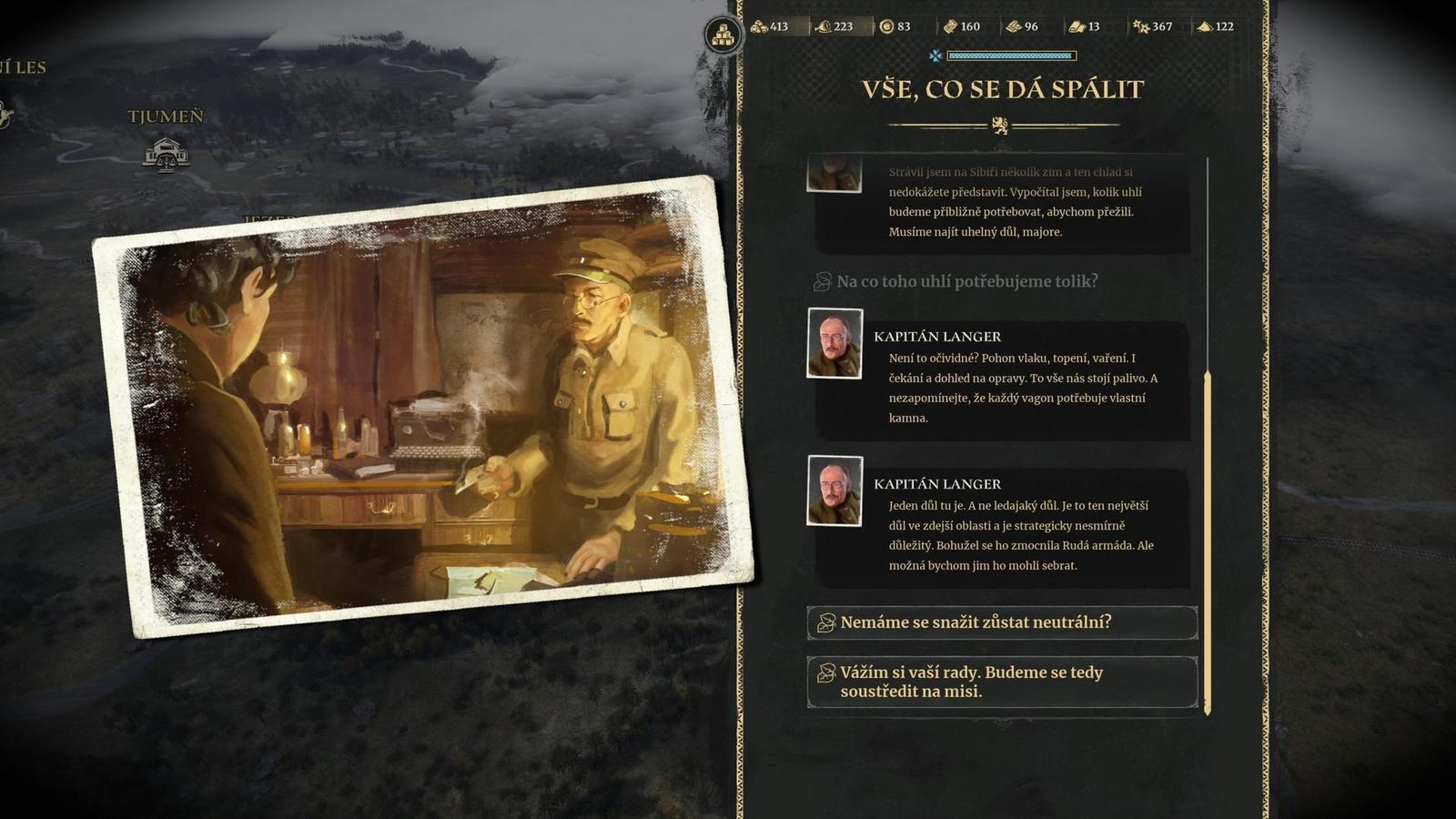The image size is (1456, 819).
Task: Click the trading post building icon near Tjumeň
Action: tap(166, 153)
